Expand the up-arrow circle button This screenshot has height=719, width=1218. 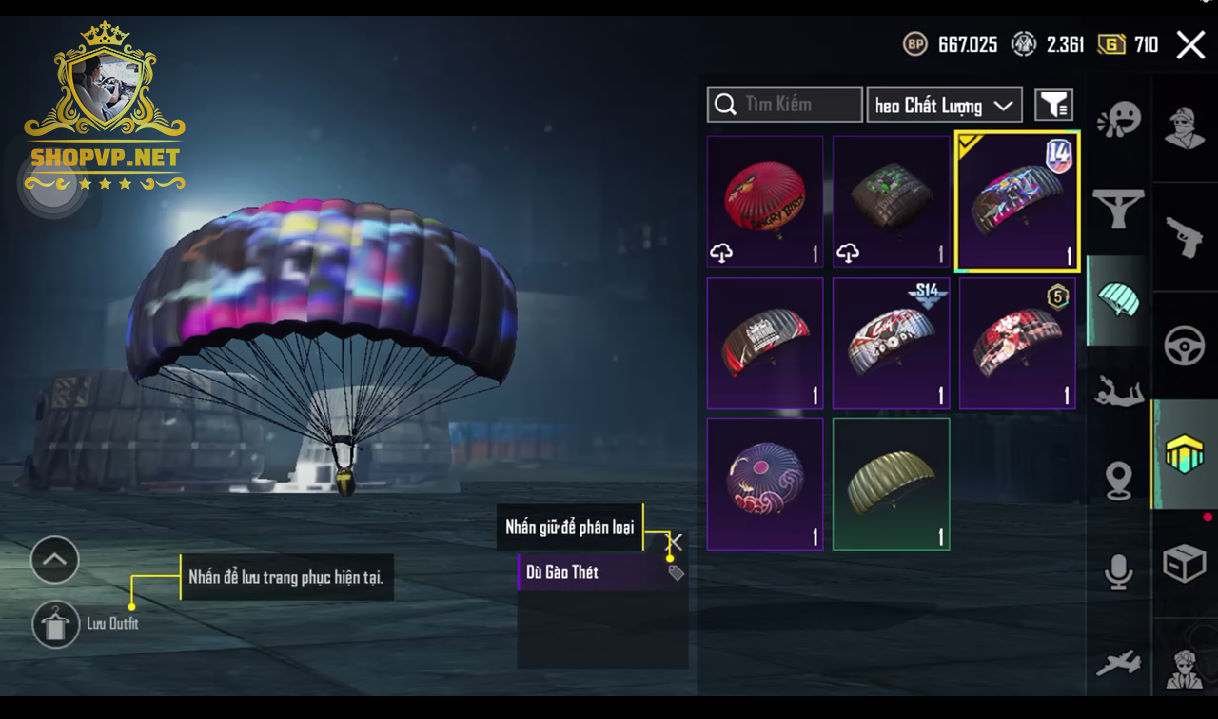[55, 560]
